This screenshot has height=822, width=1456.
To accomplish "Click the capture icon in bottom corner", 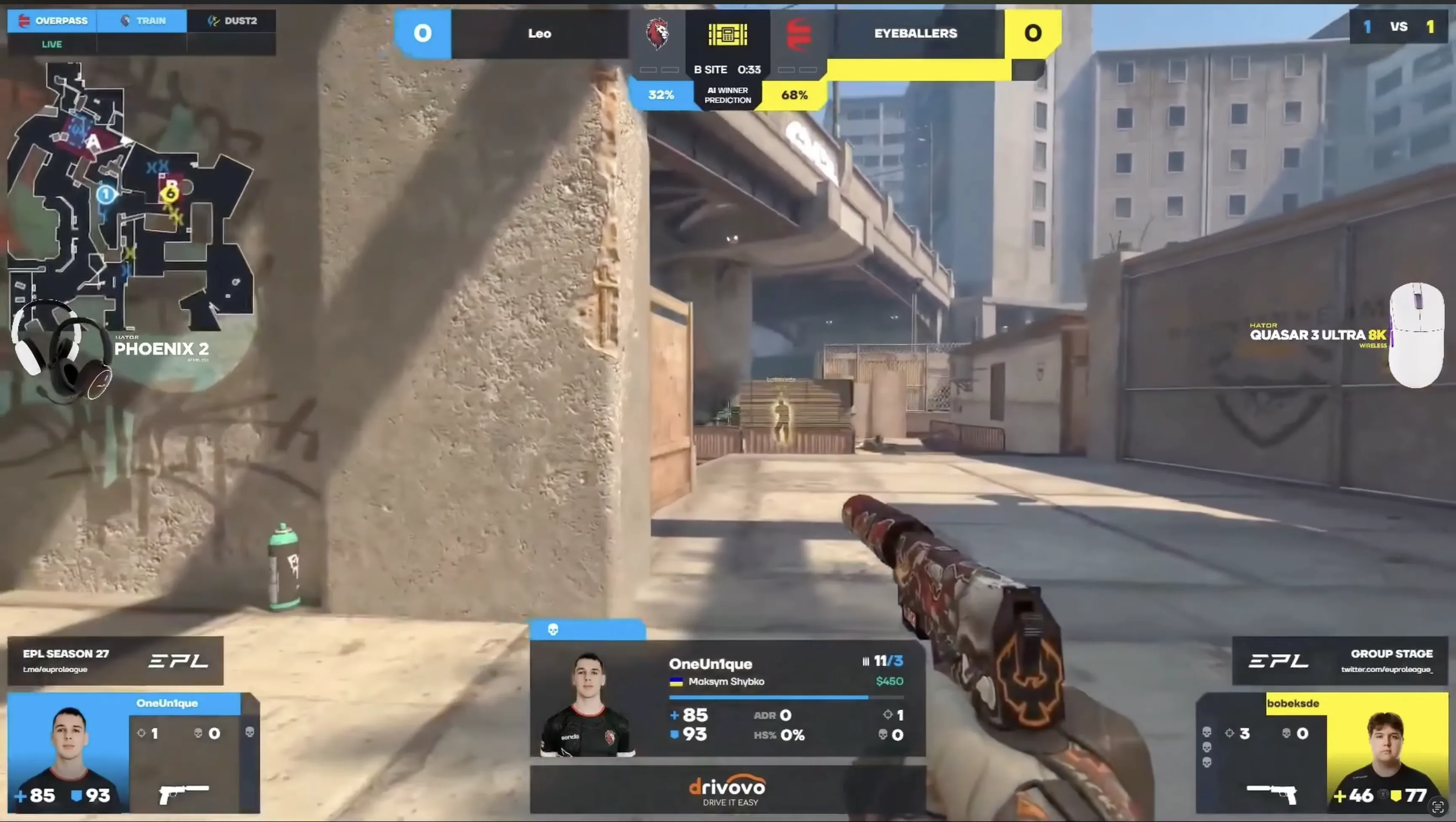I will (x=1438, y=806).
